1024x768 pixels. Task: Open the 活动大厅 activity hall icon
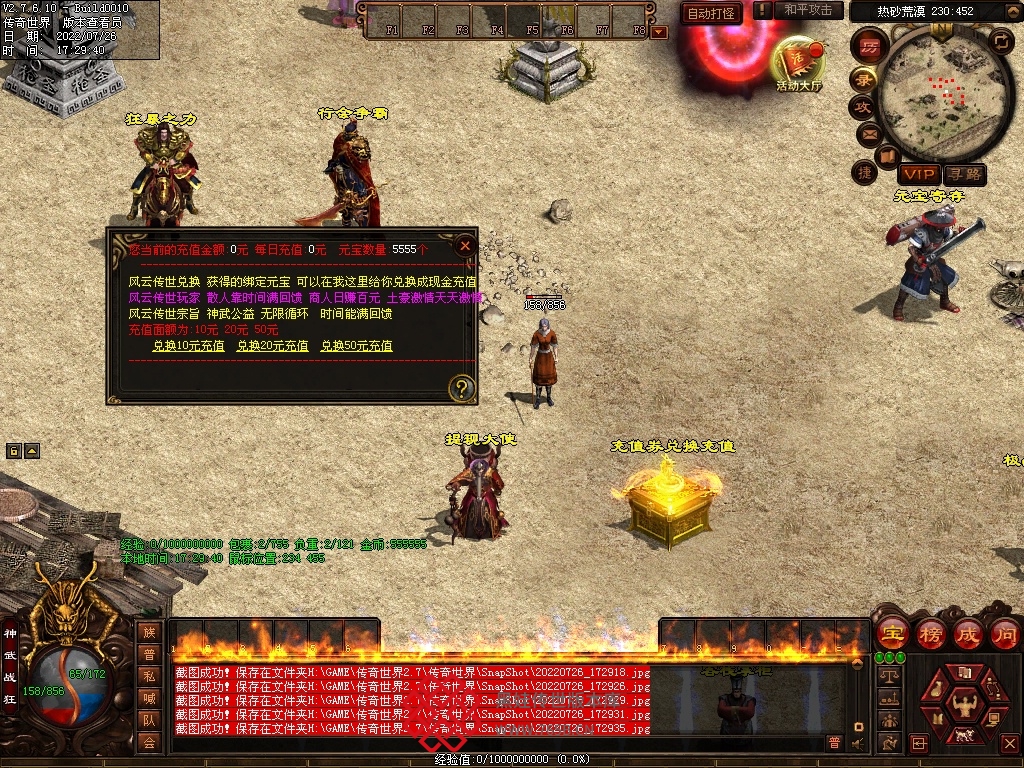point(798,64)
